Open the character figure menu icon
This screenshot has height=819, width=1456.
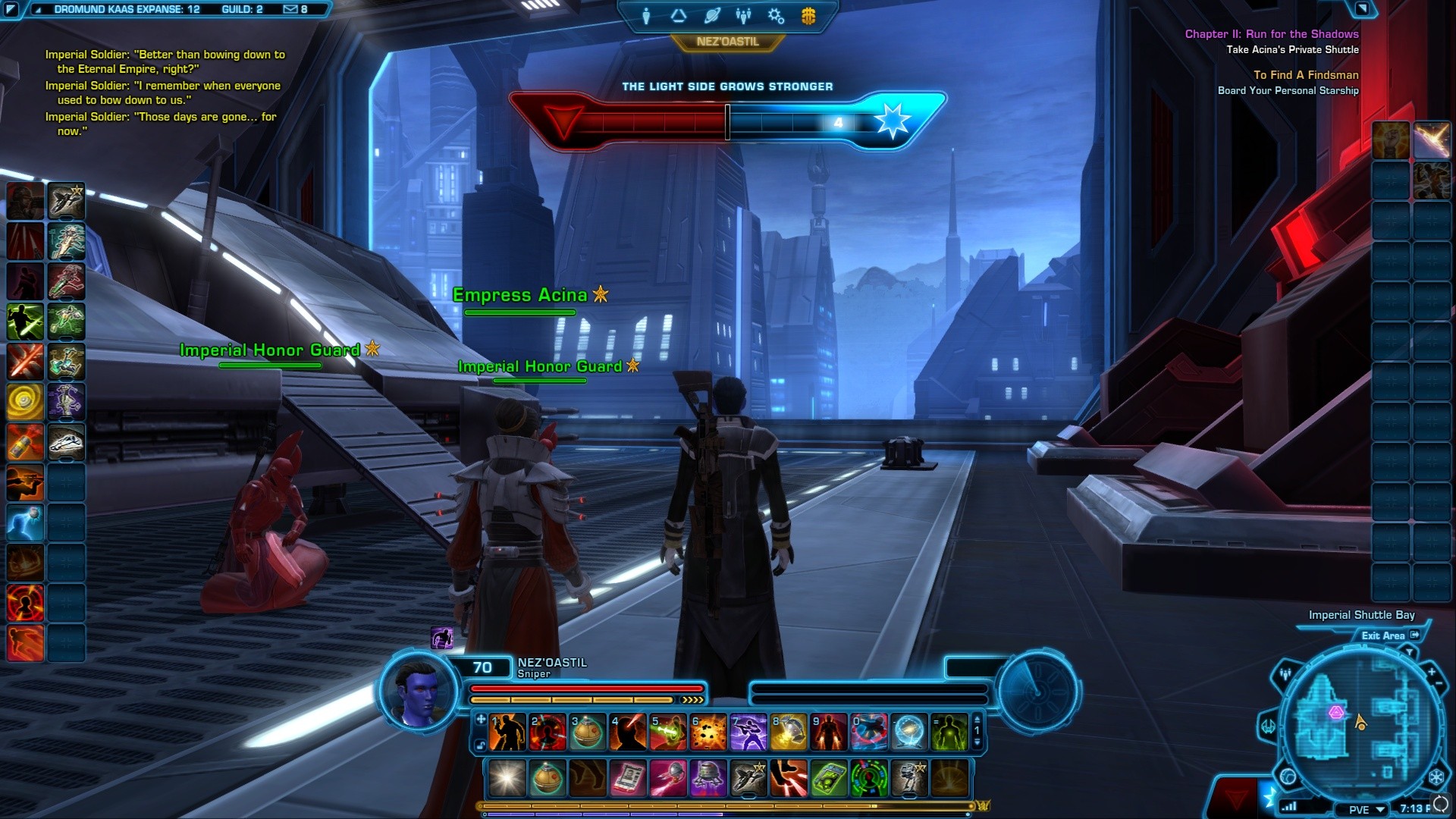[x=646, y=16]
